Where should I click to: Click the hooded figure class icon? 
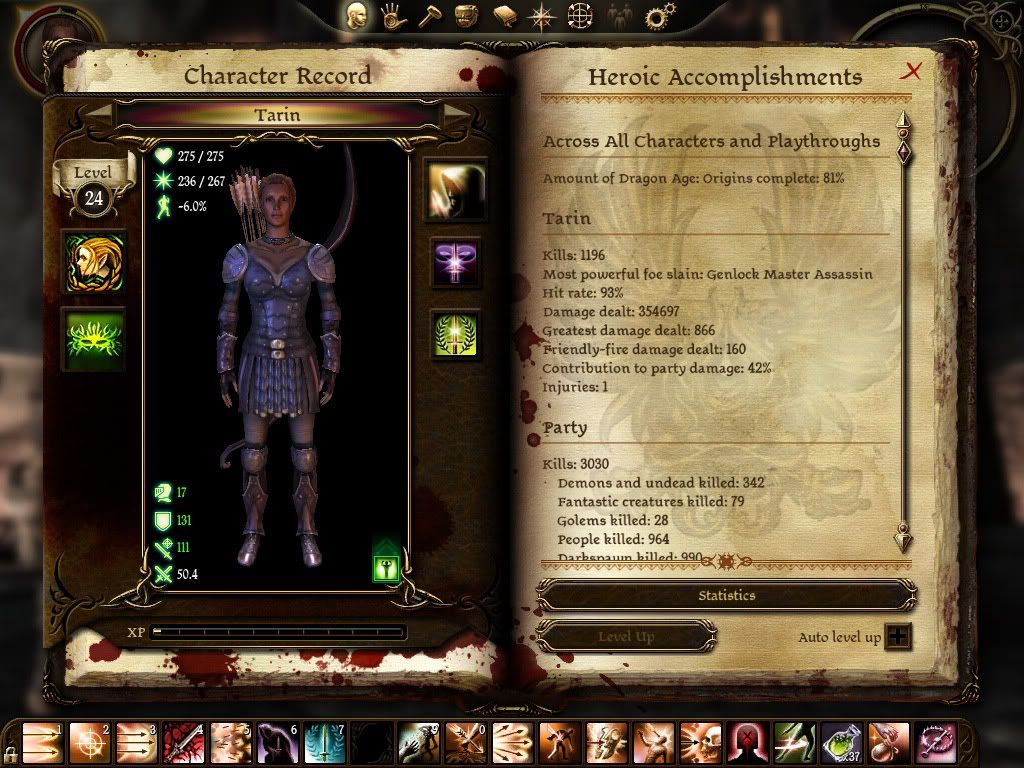(x=456, y=190)
